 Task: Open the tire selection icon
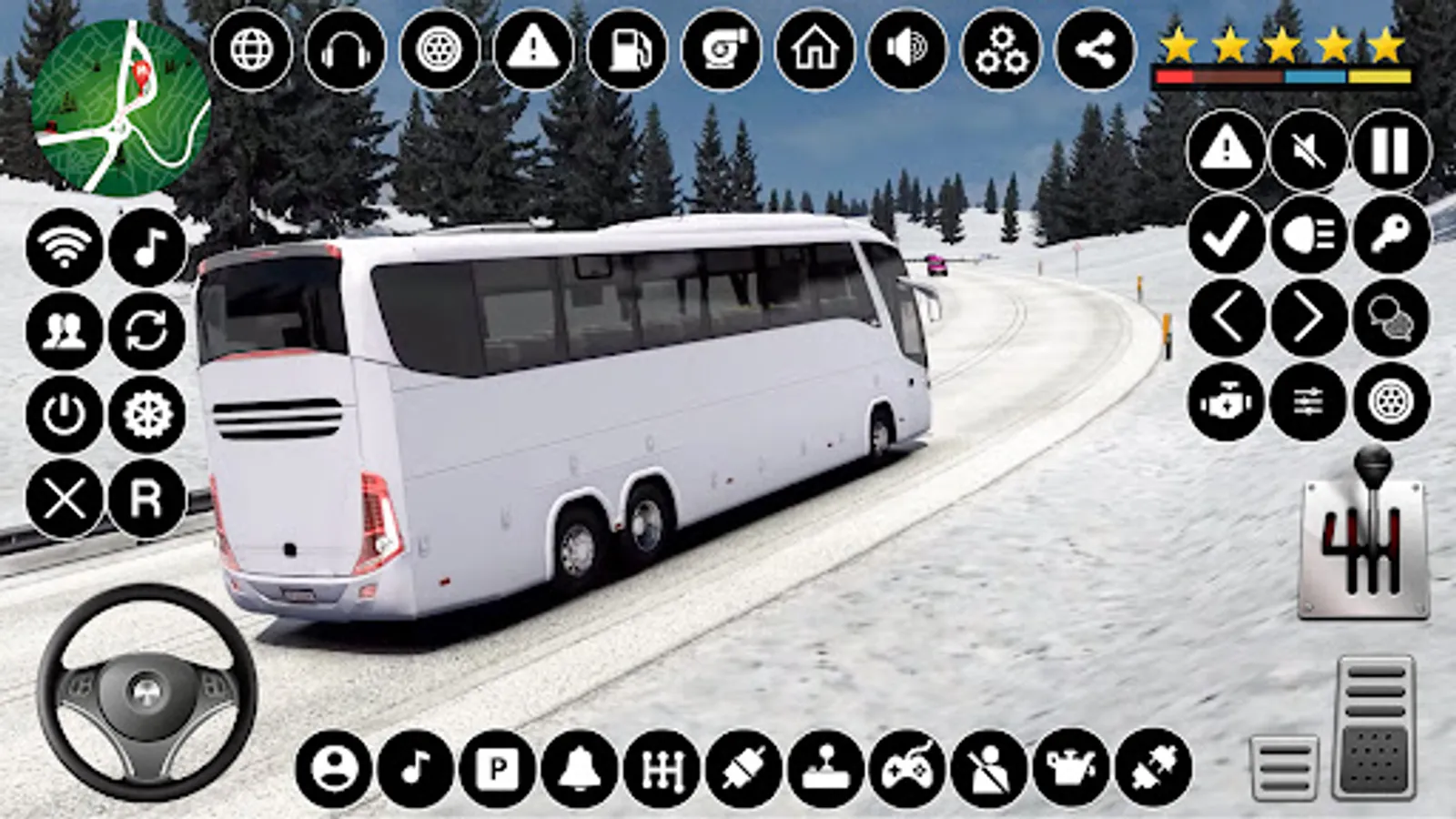pos(437,52)
